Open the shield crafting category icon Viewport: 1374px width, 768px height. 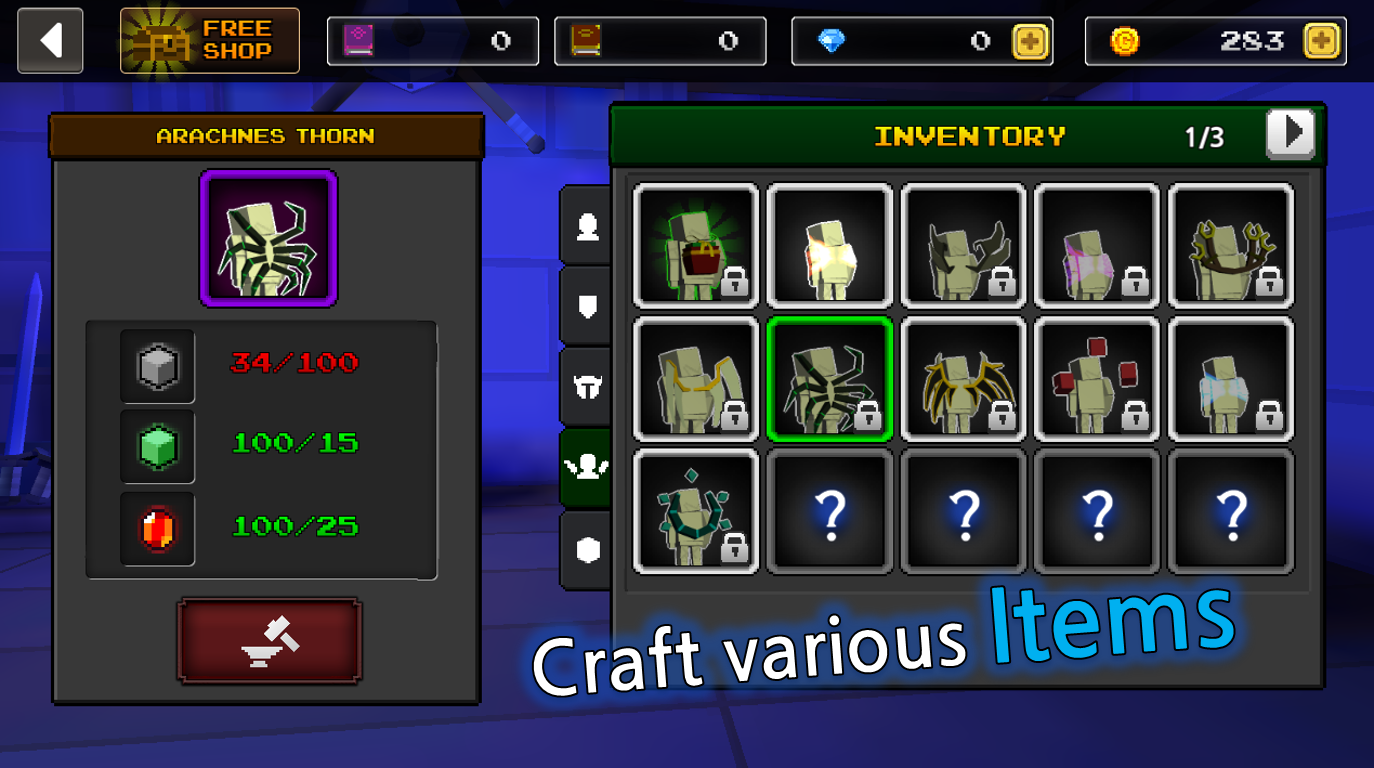tap(588, 307)
